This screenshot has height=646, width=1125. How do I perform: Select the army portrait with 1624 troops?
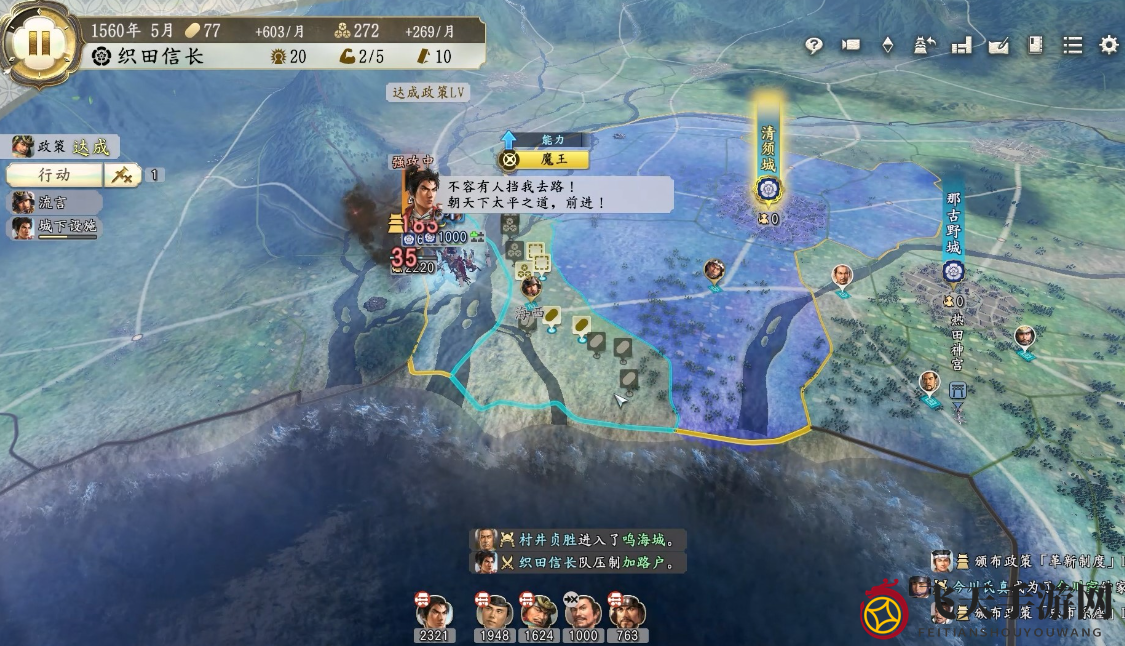(539, 612)
